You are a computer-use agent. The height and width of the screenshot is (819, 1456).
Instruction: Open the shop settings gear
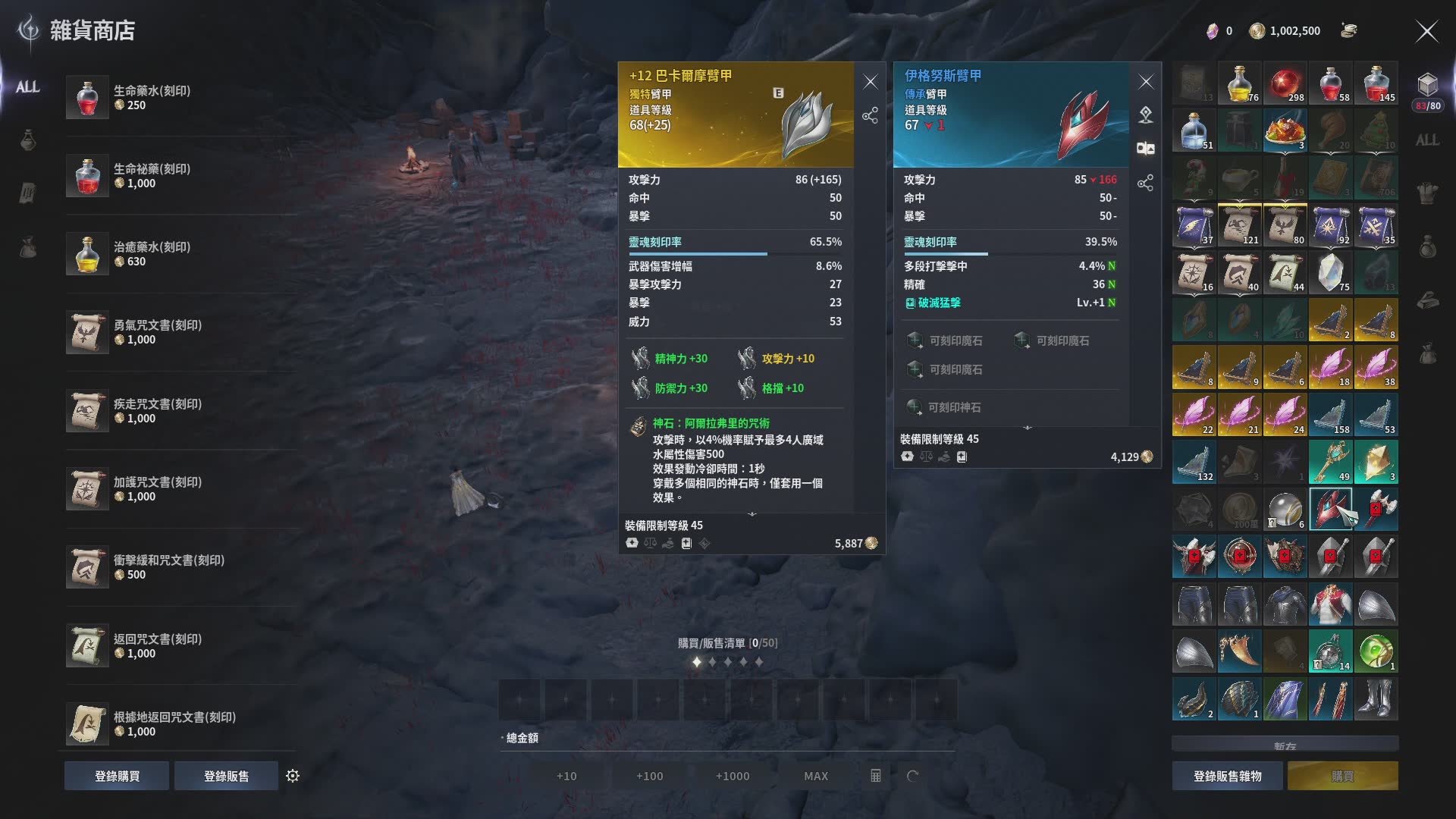[293, 776]
